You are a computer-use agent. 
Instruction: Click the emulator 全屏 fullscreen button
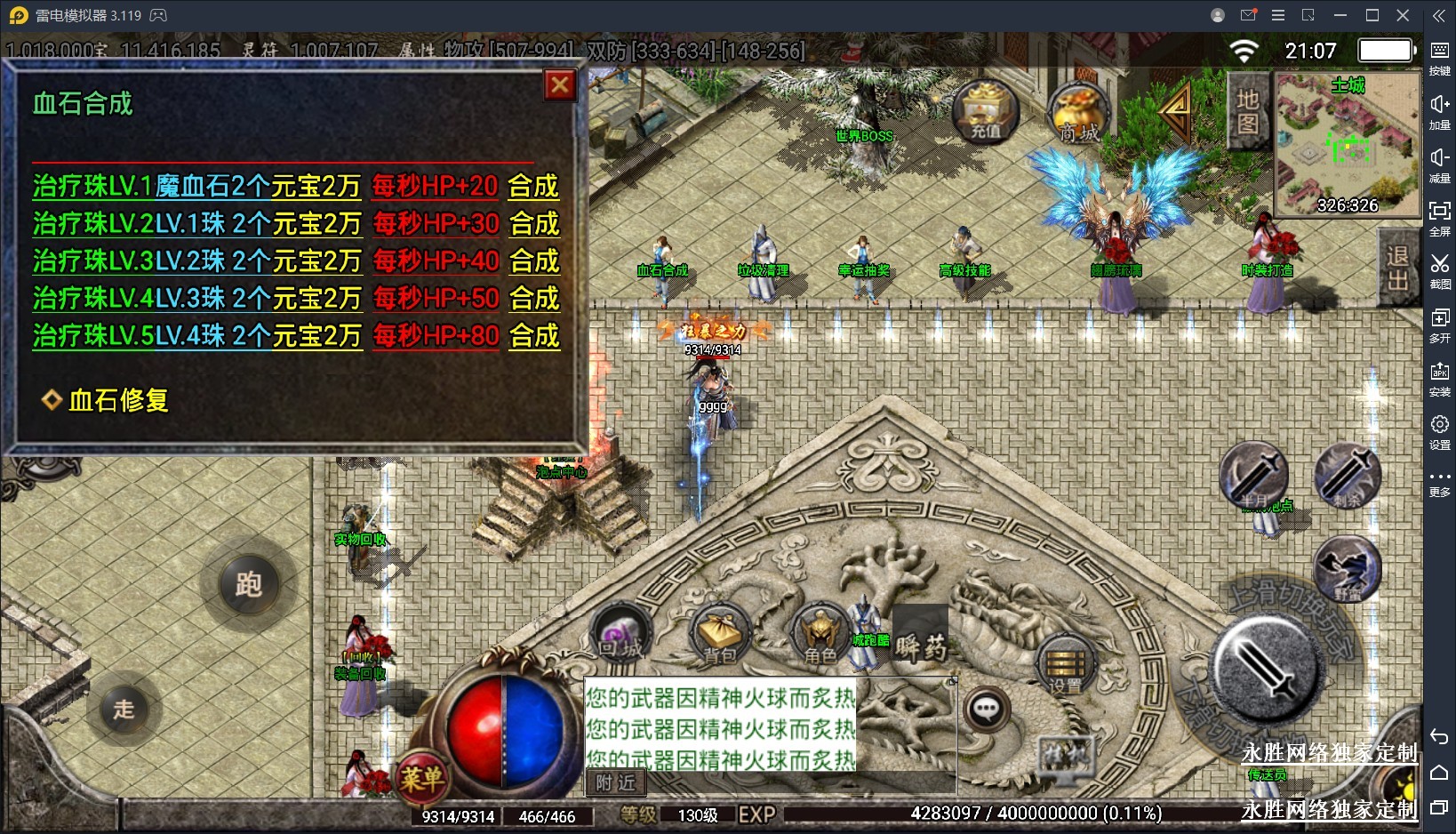pyautogui.click(x=1439, y=217)
